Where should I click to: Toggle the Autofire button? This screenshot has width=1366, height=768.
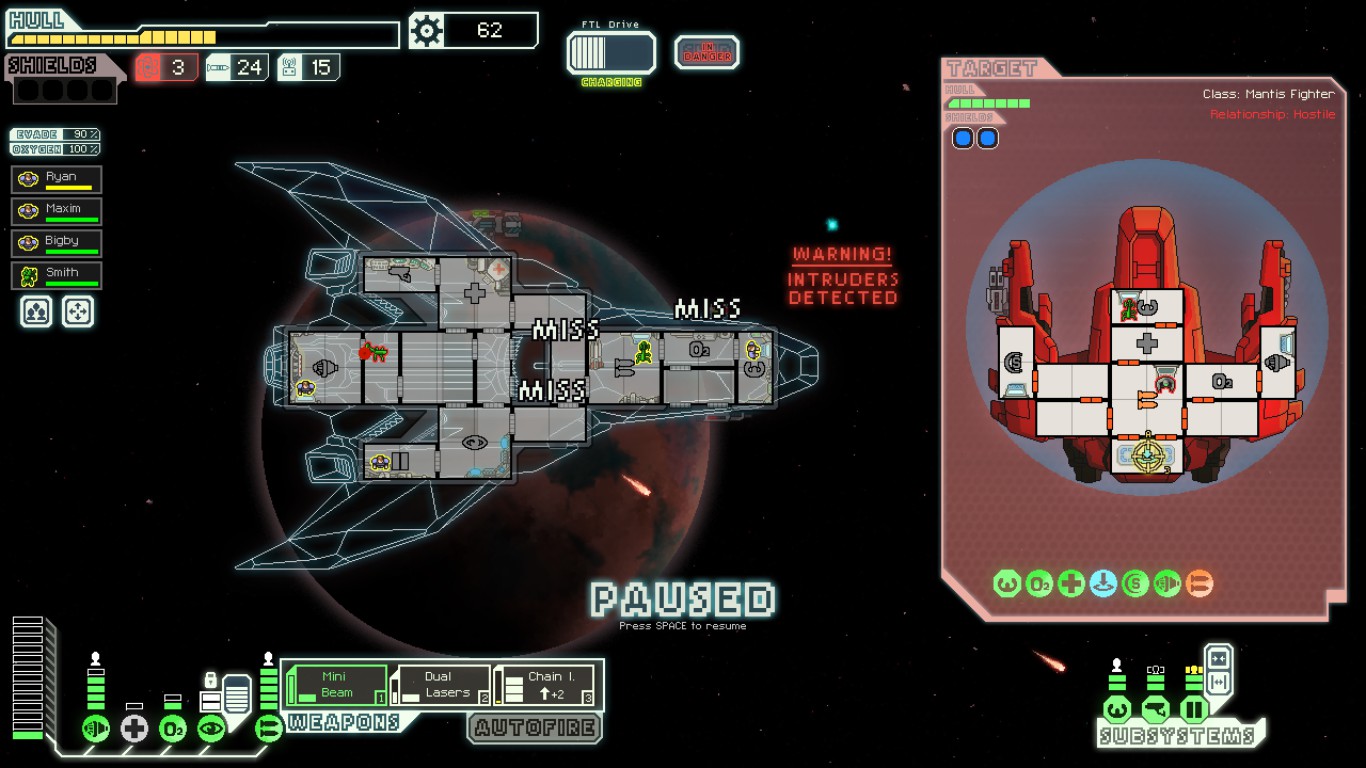click(x=535, y=728)
